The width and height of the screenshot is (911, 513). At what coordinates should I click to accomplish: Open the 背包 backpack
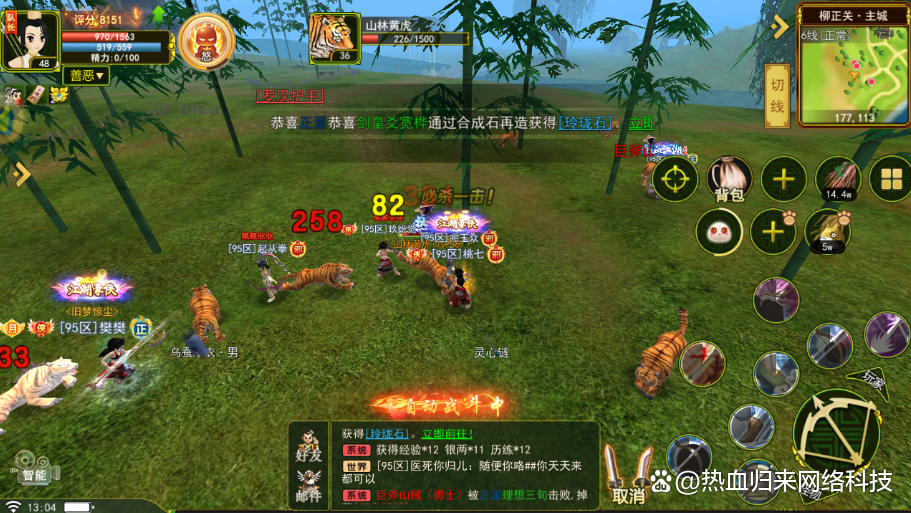pyautogui.click(x=729, y=179)
